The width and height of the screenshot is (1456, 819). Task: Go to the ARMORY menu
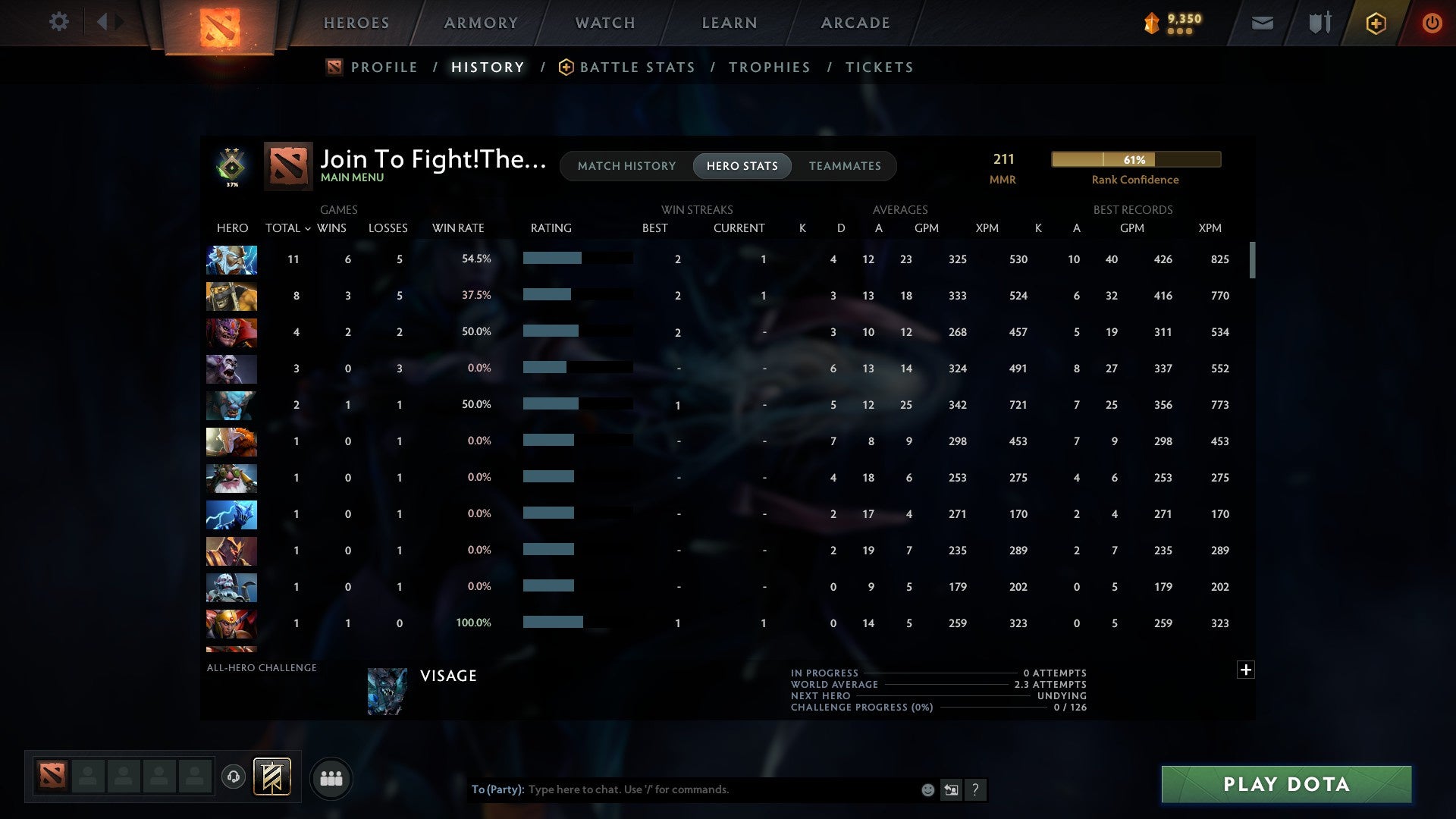[x=481, y=23]
